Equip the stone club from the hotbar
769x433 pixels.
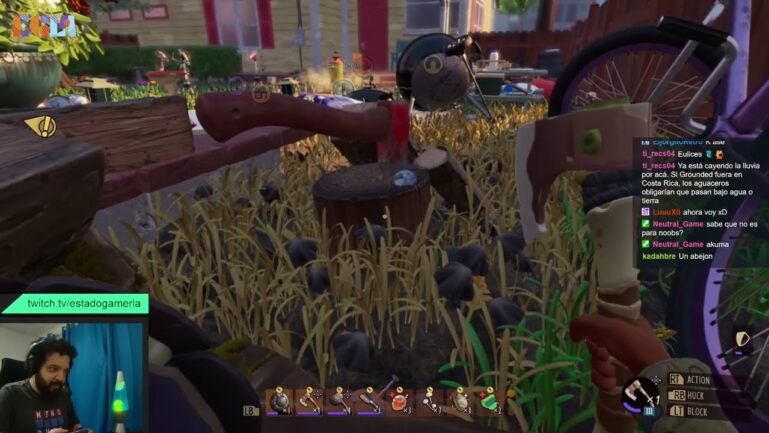click(x=339, y=401)
